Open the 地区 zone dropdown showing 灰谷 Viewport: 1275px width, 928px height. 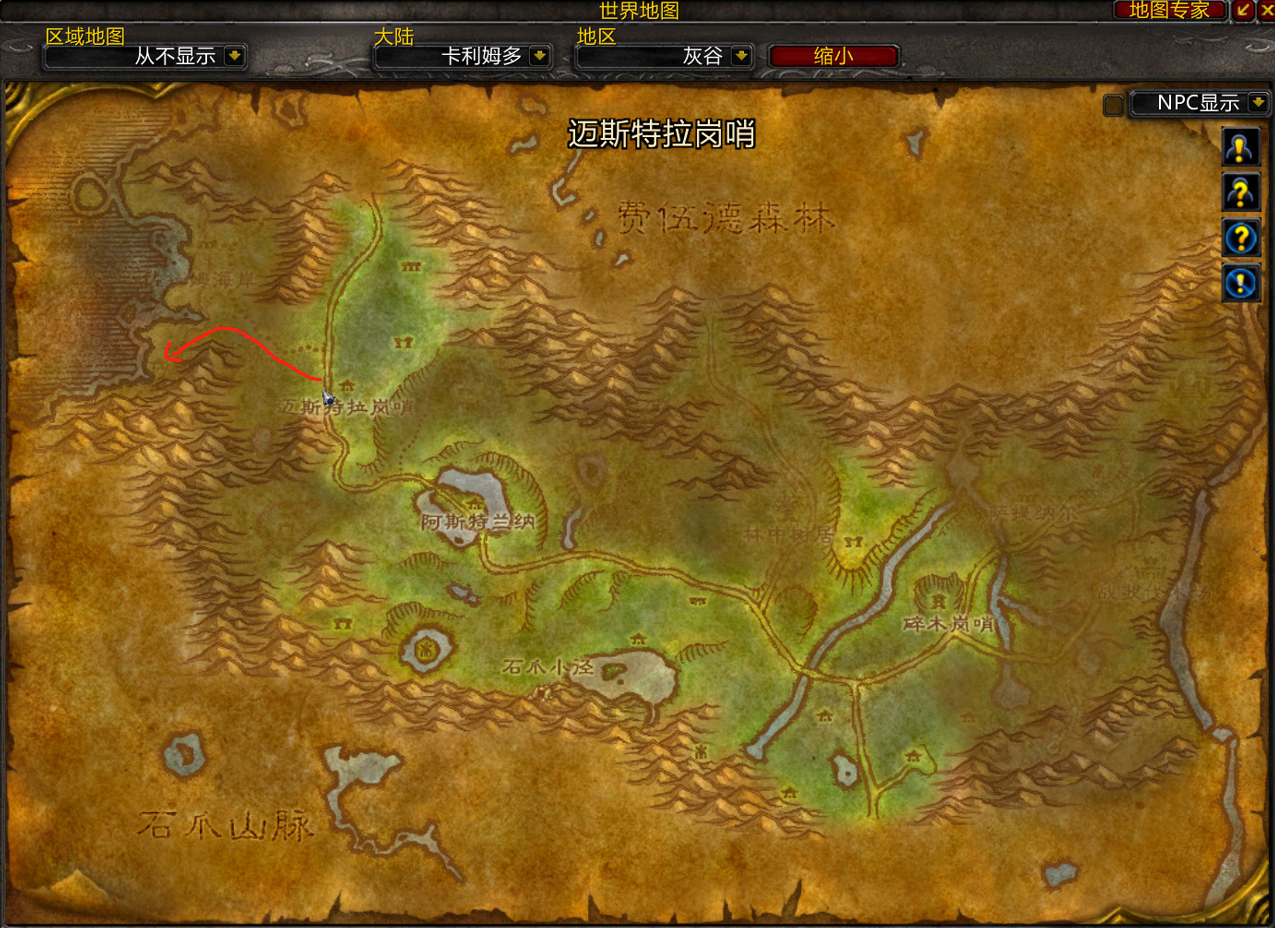pos(741,56)
